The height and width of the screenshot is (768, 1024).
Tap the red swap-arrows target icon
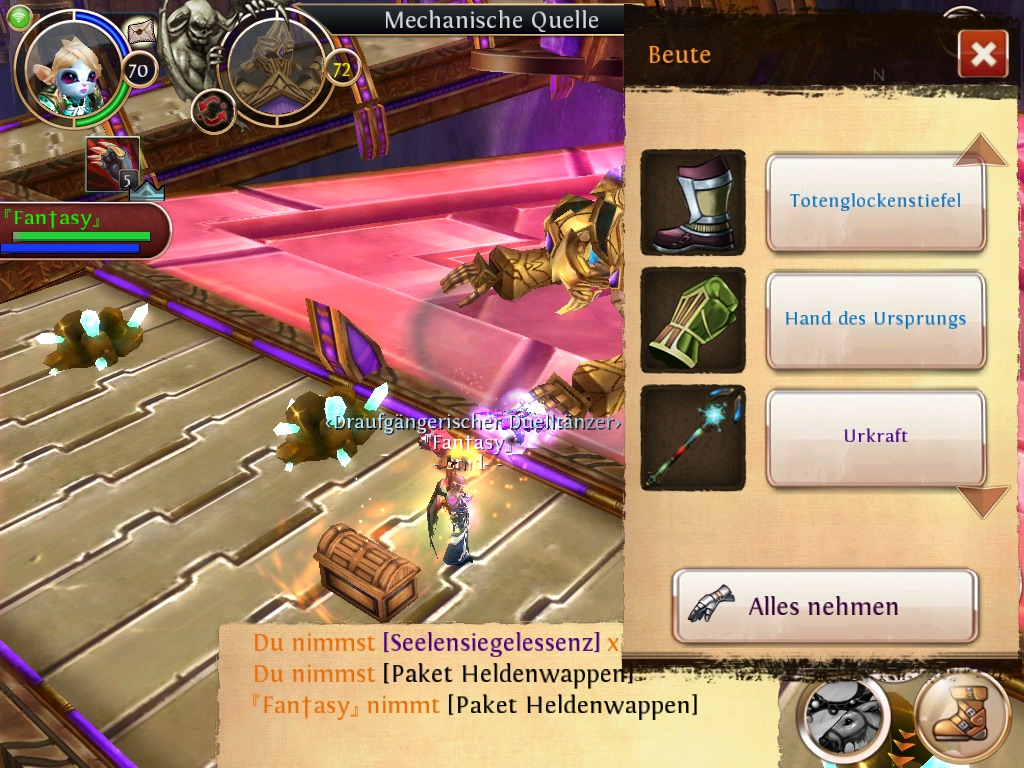[211, 110]
